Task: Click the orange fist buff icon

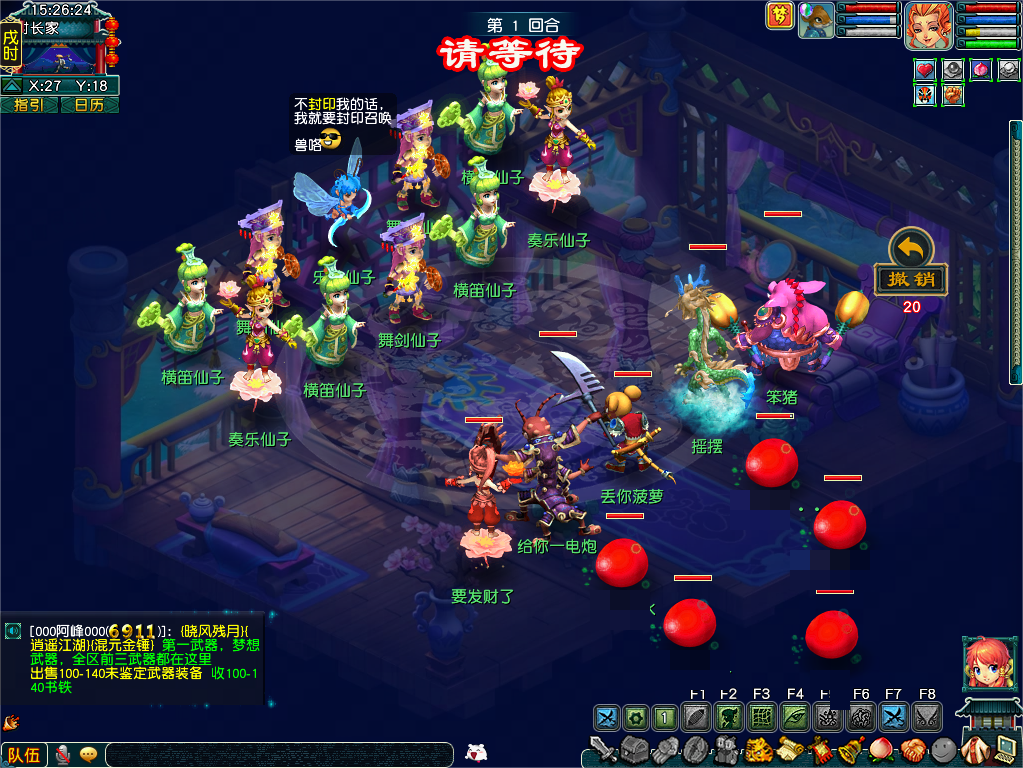Action: [953, 95]
